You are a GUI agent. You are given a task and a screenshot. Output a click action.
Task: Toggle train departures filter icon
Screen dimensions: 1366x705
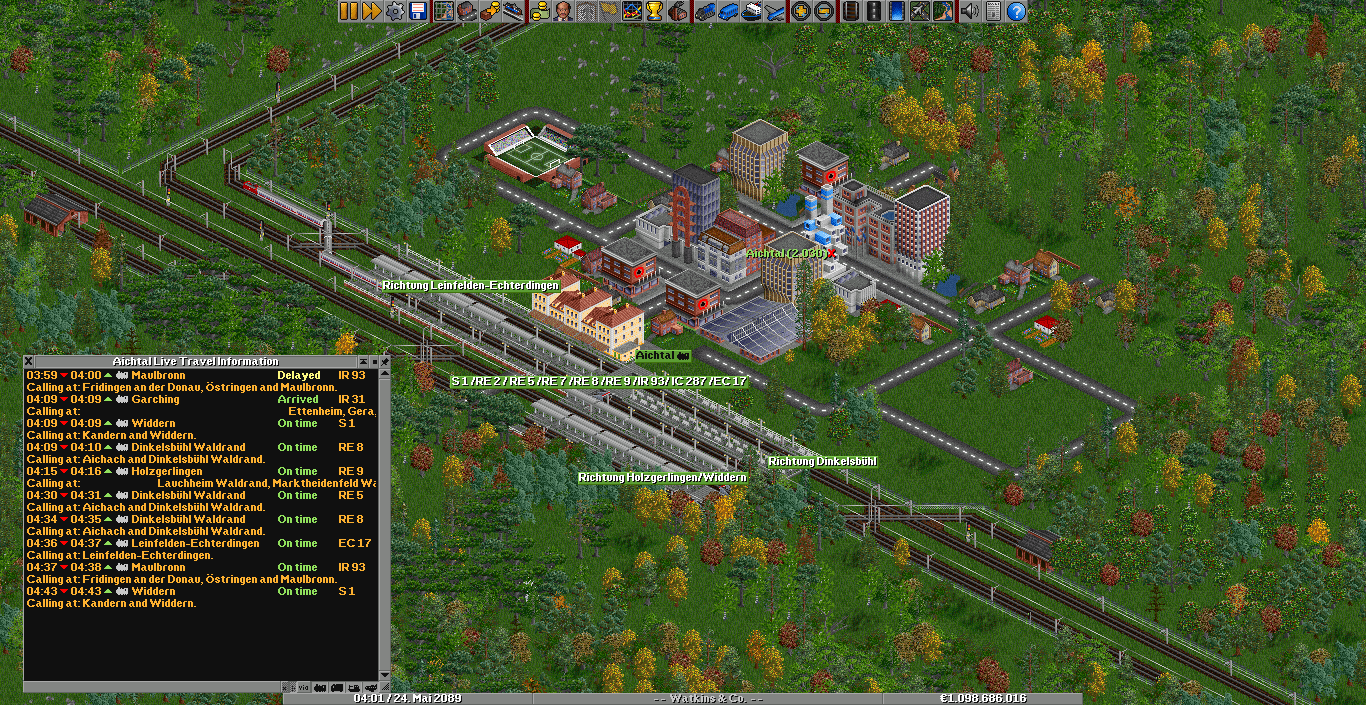pos(320,688)
